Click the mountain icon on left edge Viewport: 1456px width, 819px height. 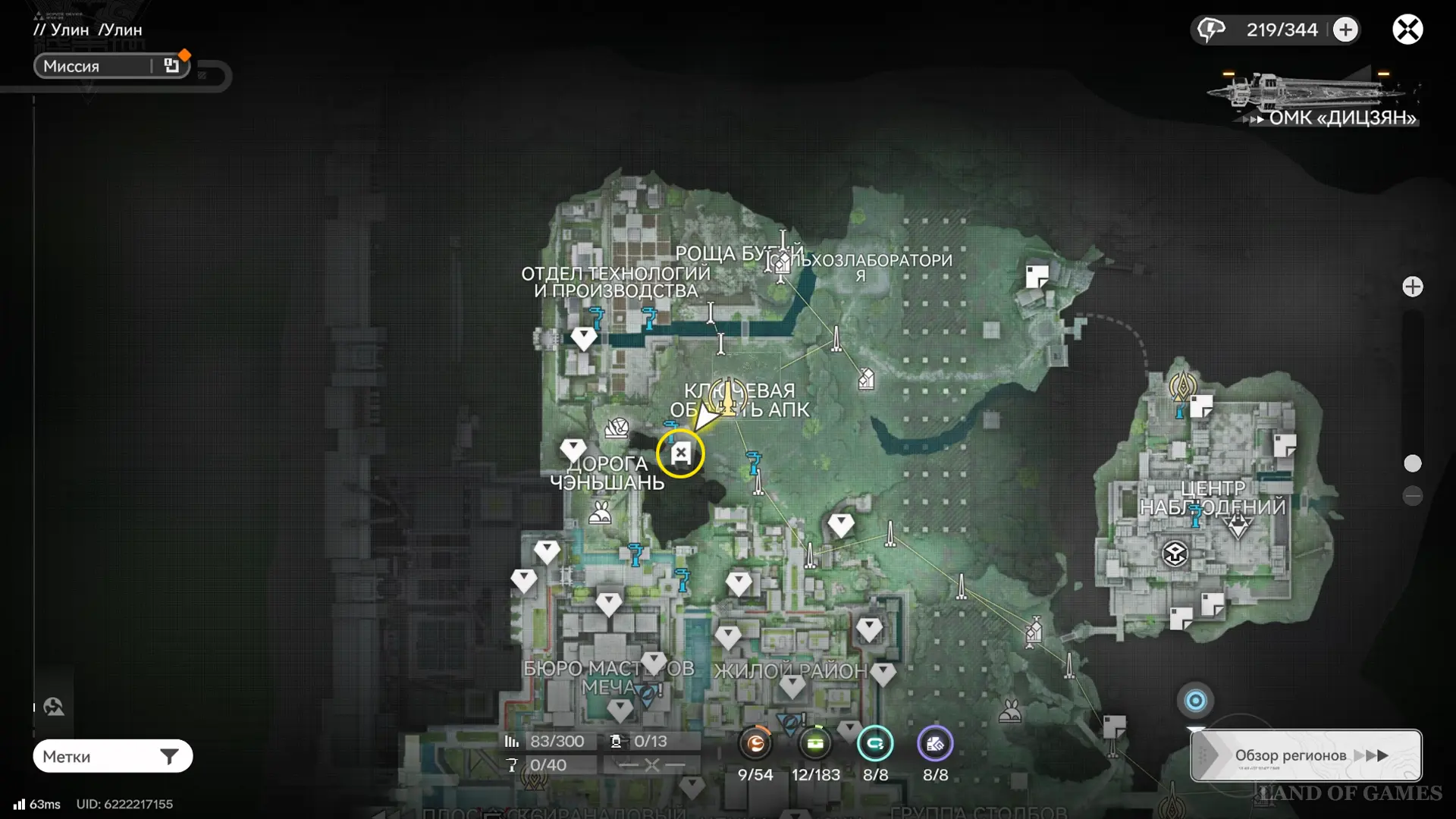[x=53, y=707]
